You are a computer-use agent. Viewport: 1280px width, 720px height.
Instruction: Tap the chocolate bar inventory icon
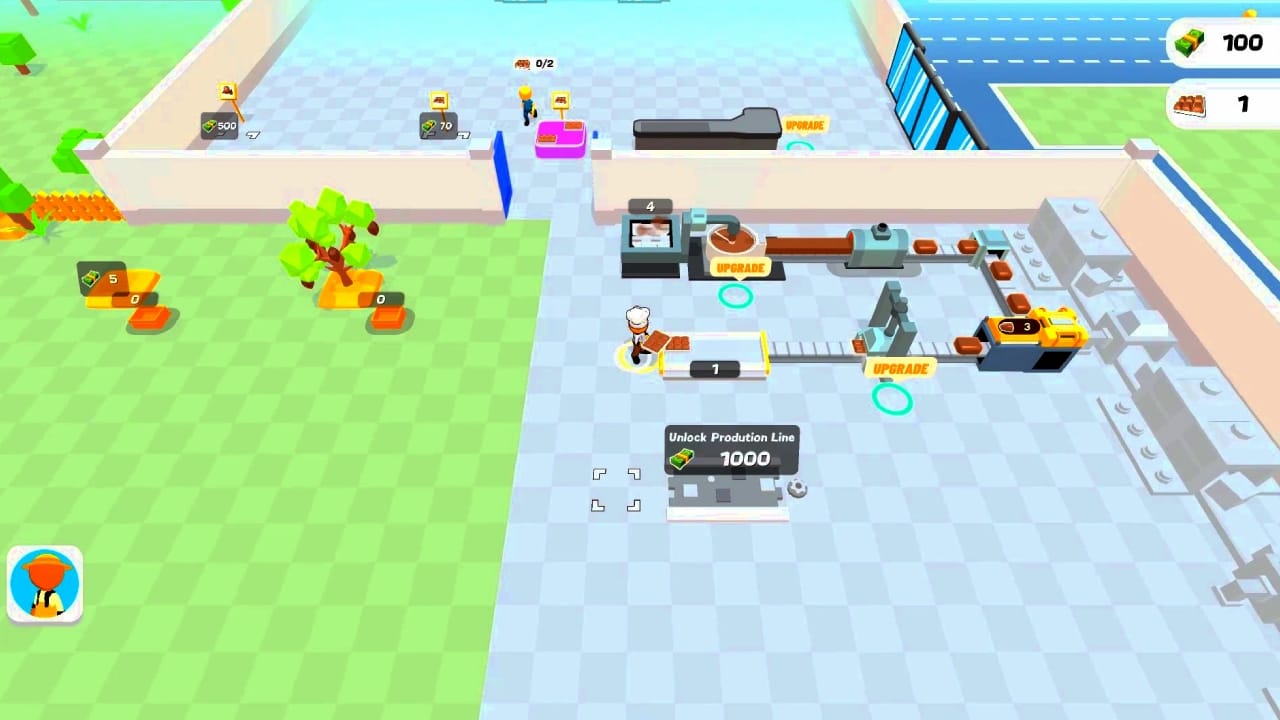click(1190, 104)
